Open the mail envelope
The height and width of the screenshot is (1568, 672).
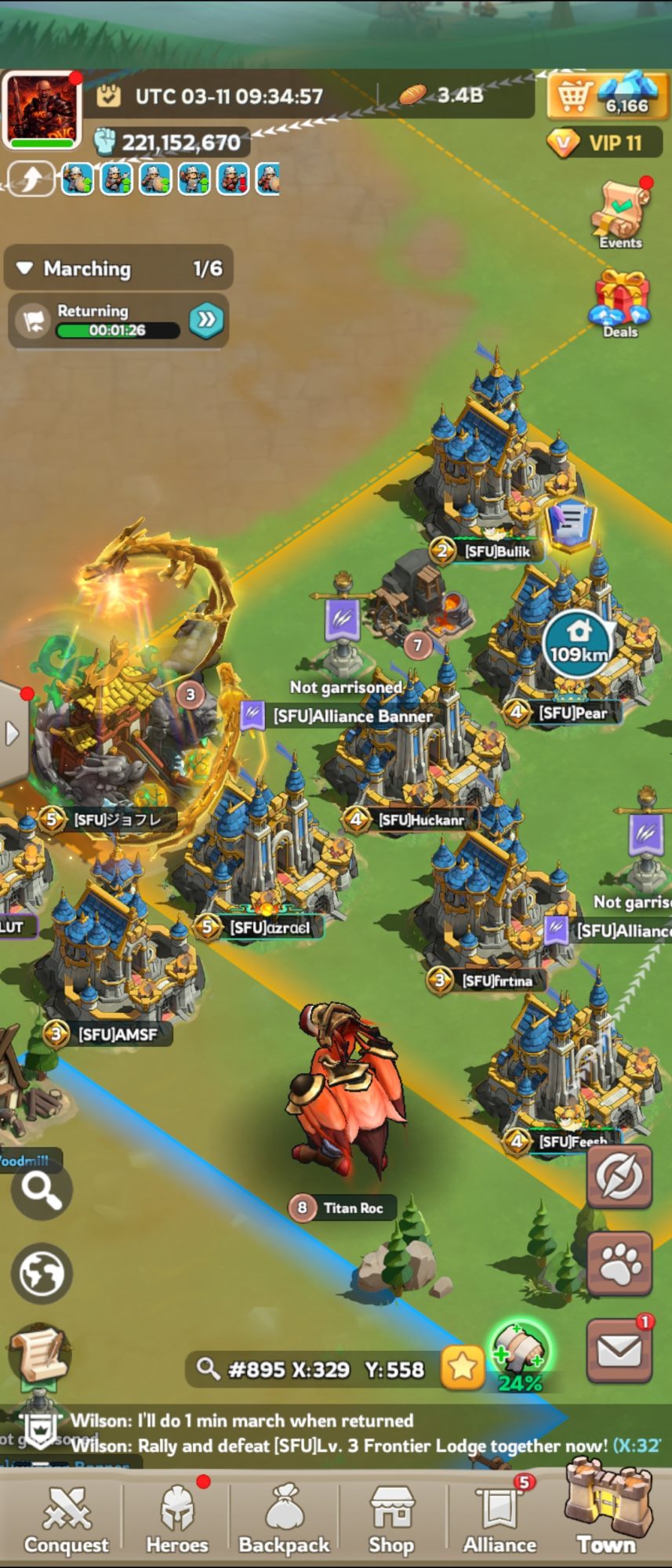coord(619,1350)
